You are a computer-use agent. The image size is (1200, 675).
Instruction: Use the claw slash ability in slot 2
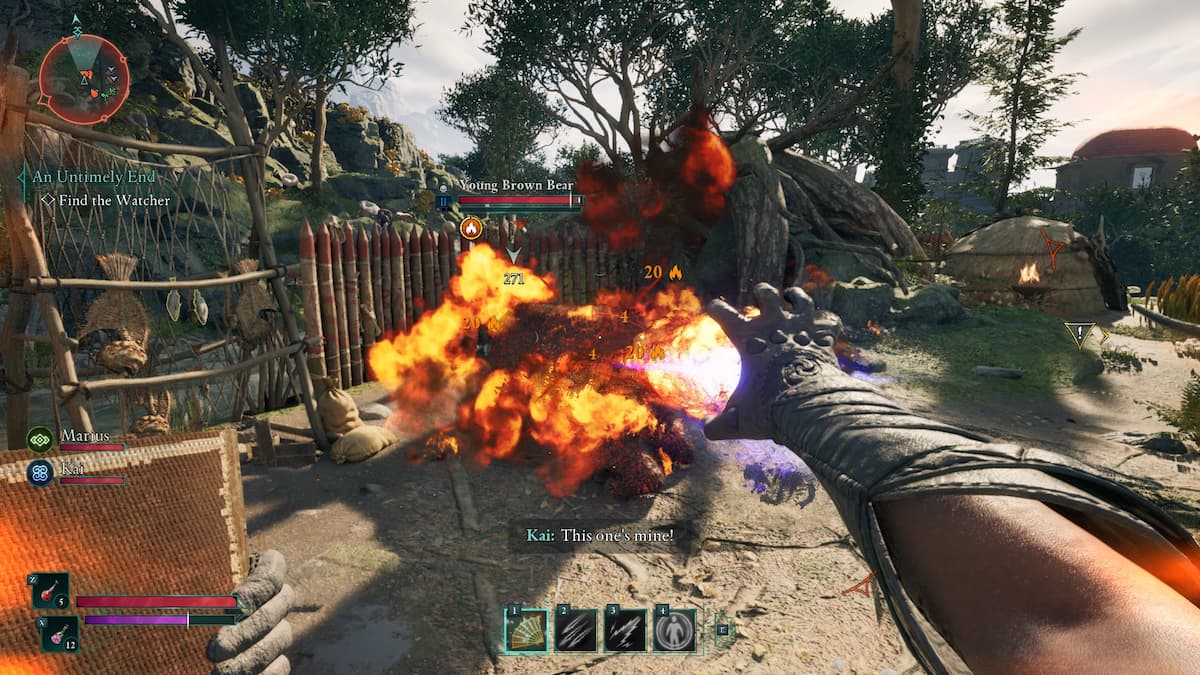point(577,630)
